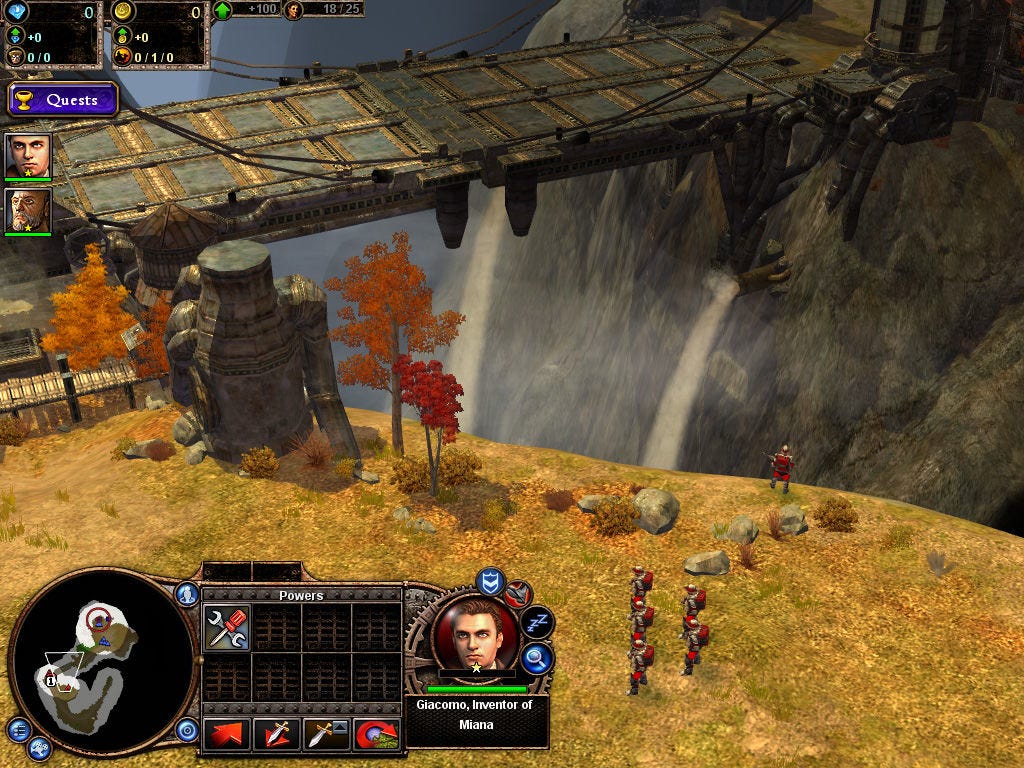The width and height of the screenshot is (1024, 768).
Task: Click the blue shield chevron button
Action: tap(489, 580)
